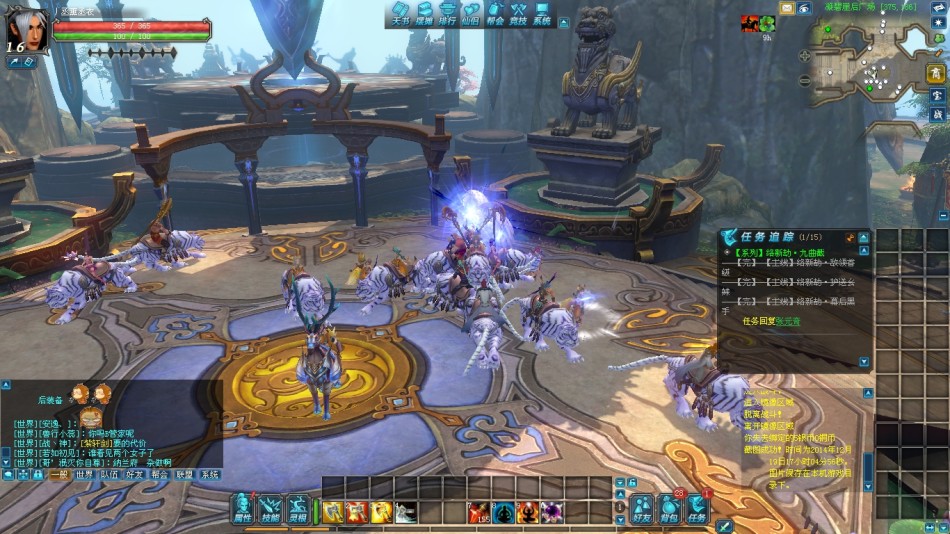Click the mail envelope icon
This screenshot has height=534, width=950.
[787, 7]
